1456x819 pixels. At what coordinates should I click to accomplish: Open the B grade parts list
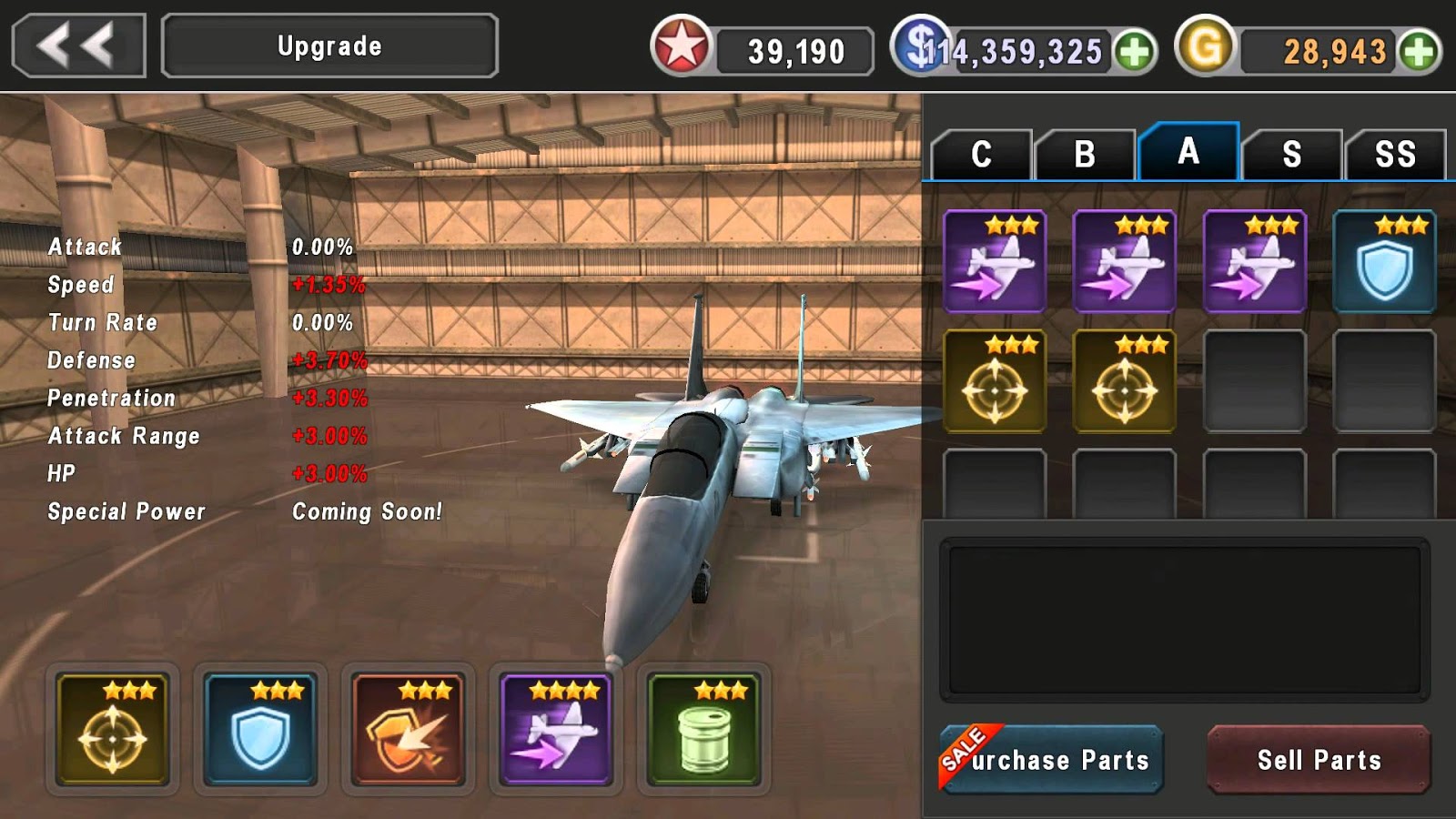click(1086, 154)
